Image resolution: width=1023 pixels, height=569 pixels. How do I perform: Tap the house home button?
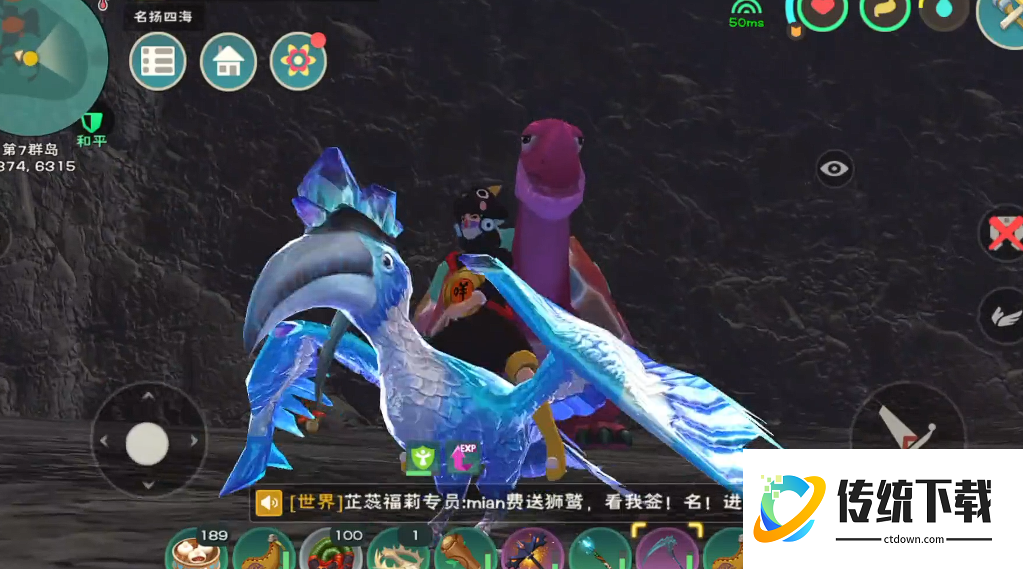[x=228, y=61]
